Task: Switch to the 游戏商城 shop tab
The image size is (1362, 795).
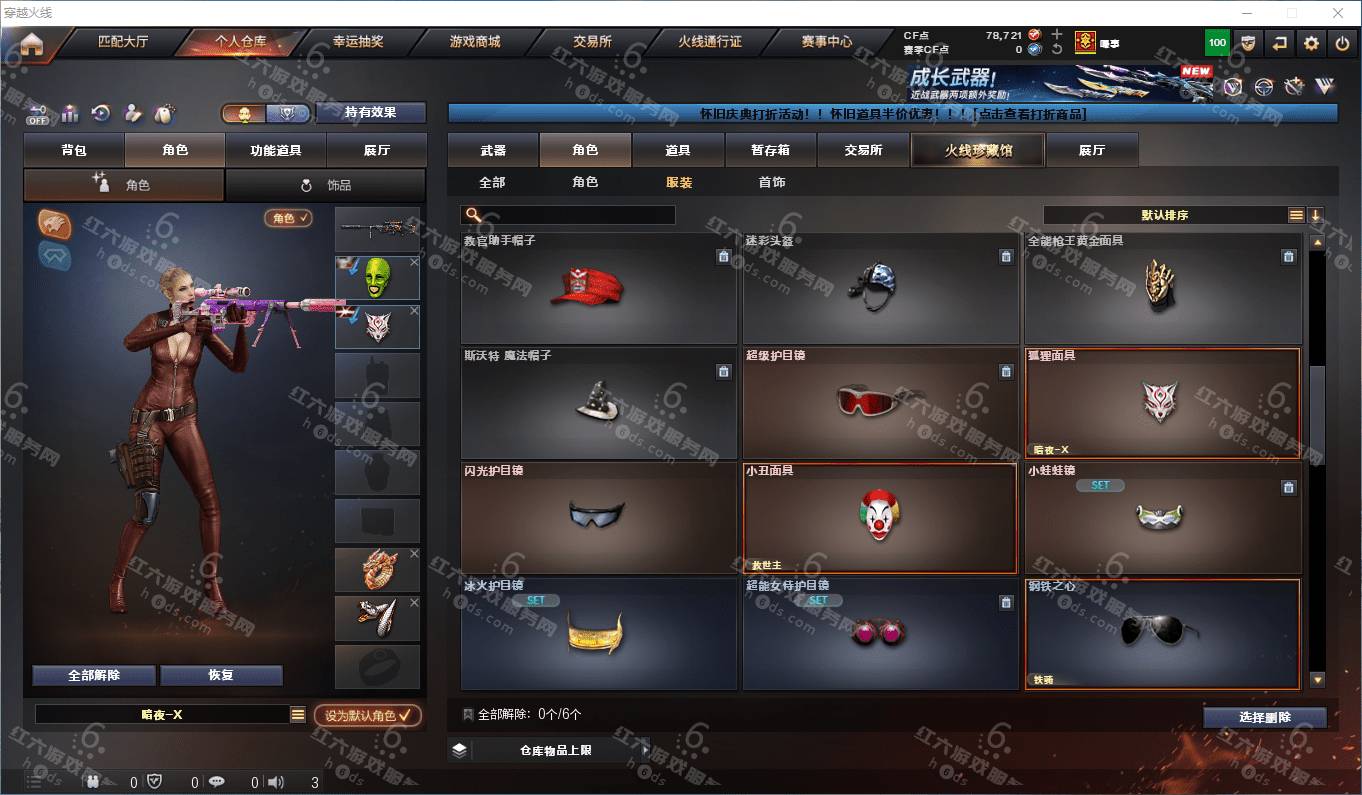Action: click(474, 42)
